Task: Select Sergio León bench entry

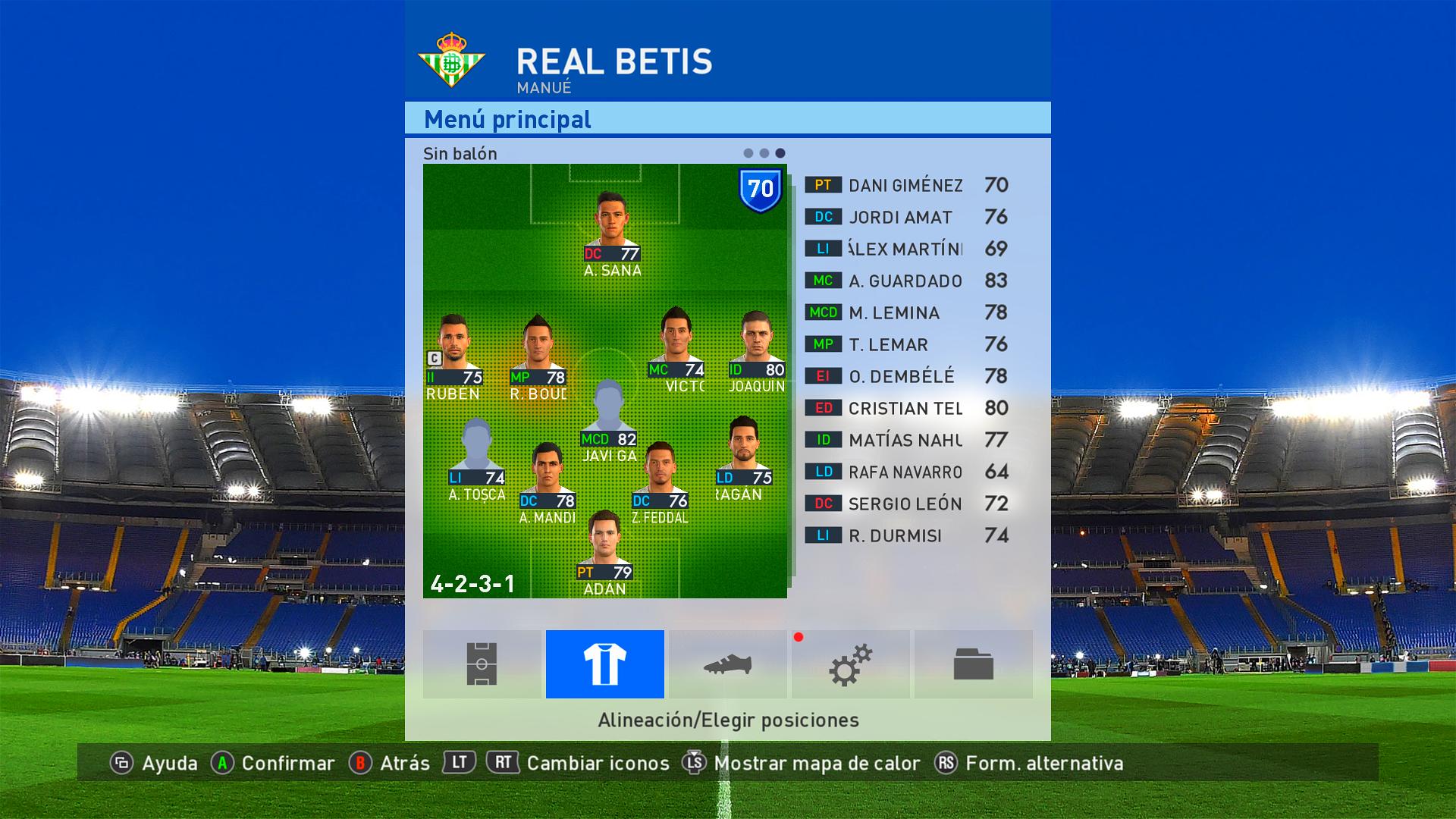Action: pos(905,504)
